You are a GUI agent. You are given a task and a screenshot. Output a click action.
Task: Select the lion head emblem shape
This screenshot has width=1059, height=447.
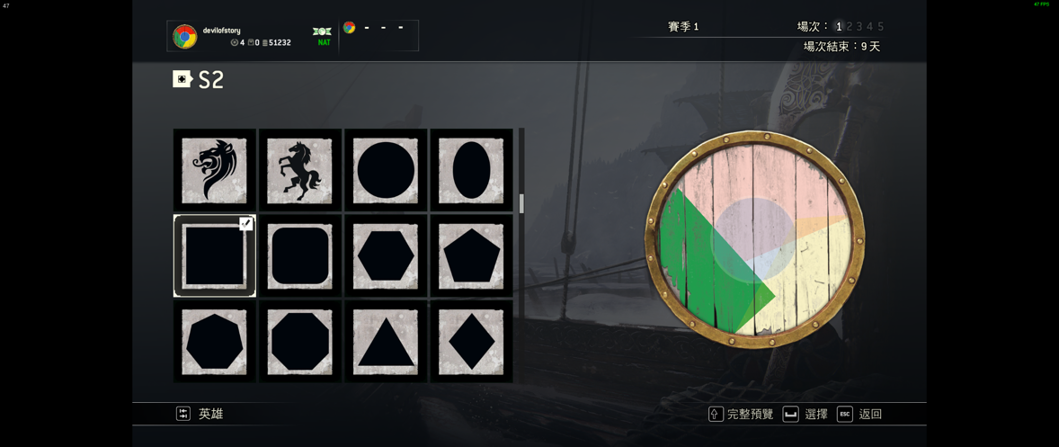click(x=214, y=170)
